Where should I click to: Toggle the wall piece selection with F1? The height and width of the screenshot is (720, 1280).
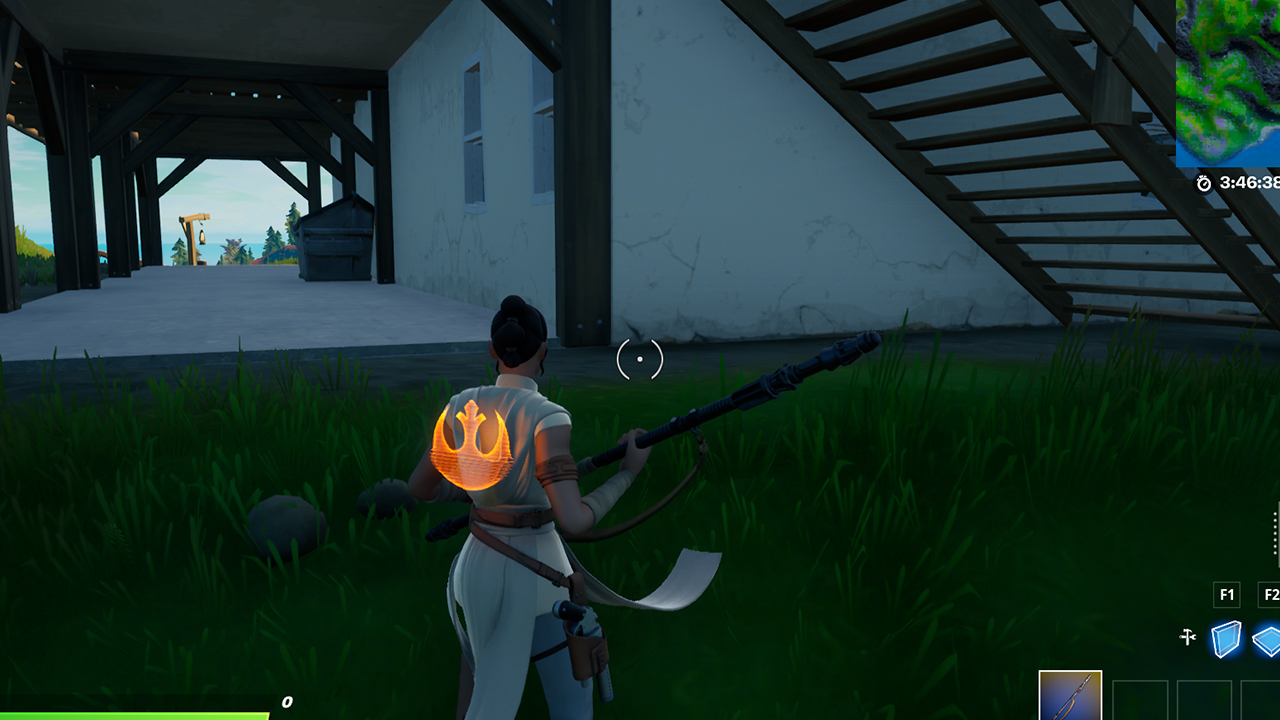[x=1227, y=594]
